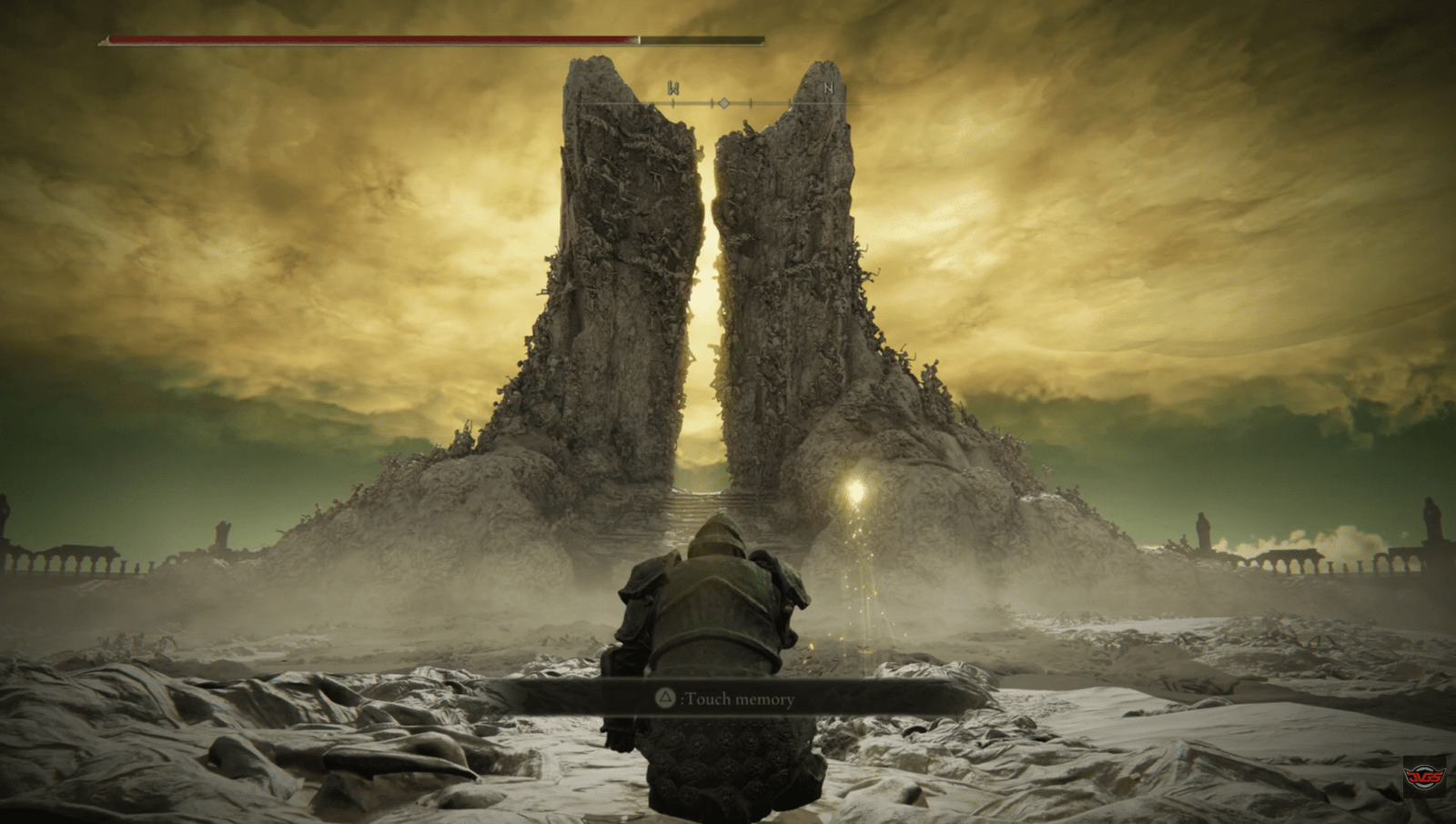Activate the Touch memory prompt
Screen dimensions: 1456x824
coord(728,700)
